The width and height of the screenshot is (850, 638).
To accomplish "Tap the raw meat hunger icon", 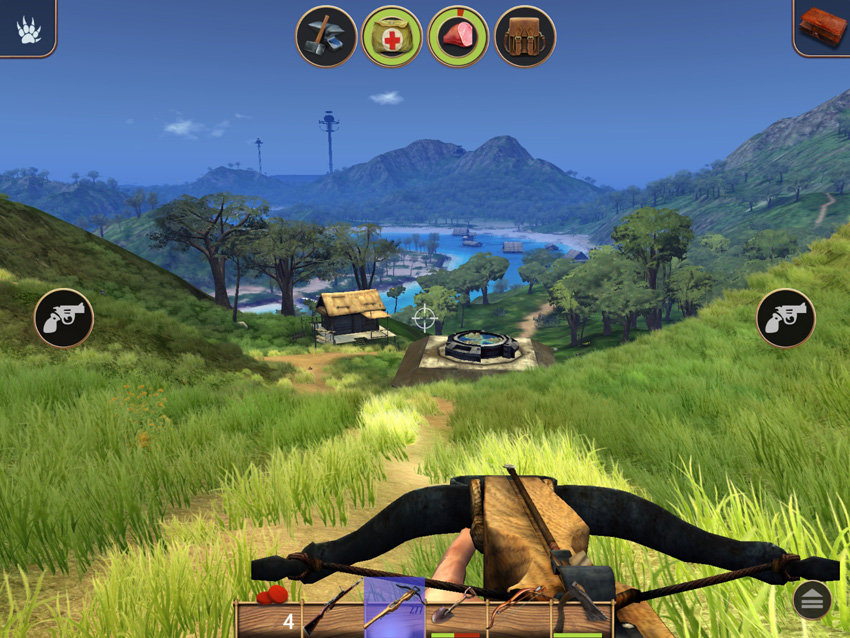I will [458, 36].
